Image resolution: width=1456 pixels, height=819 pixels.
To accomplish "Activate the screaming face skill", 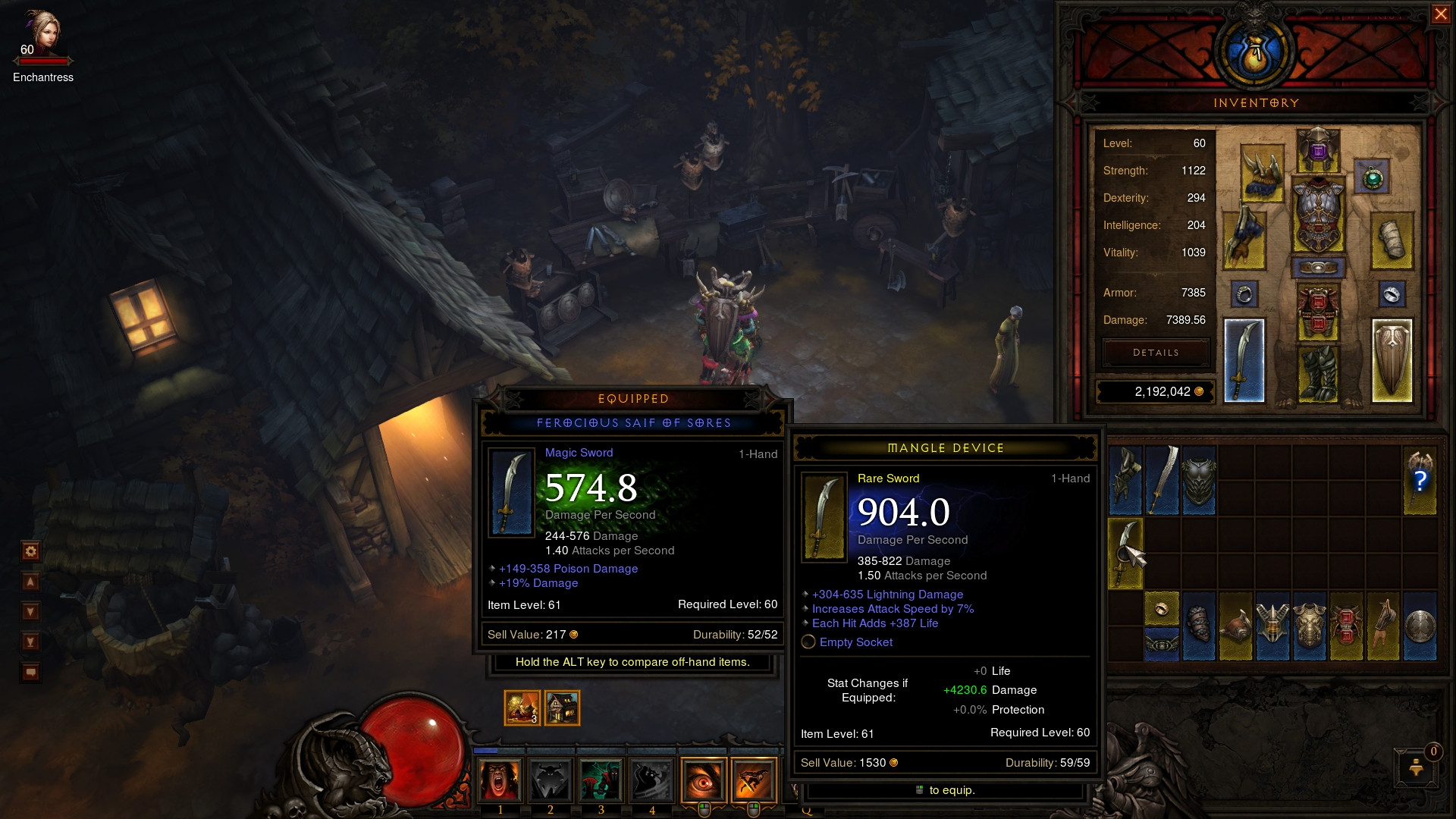I will click(500, 780).
